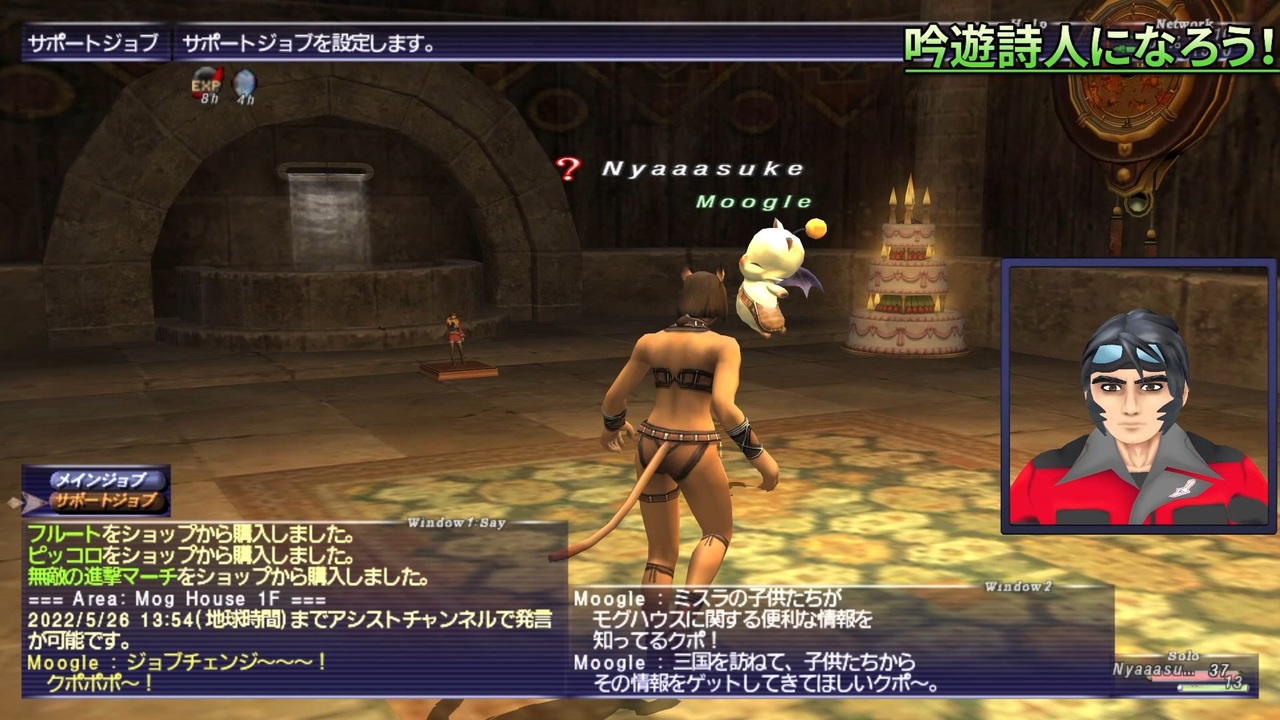Image resolution: width=1280 pixels, height=720 pixels.
Task: Toggle the Network status display
Action: (1184, 22)
